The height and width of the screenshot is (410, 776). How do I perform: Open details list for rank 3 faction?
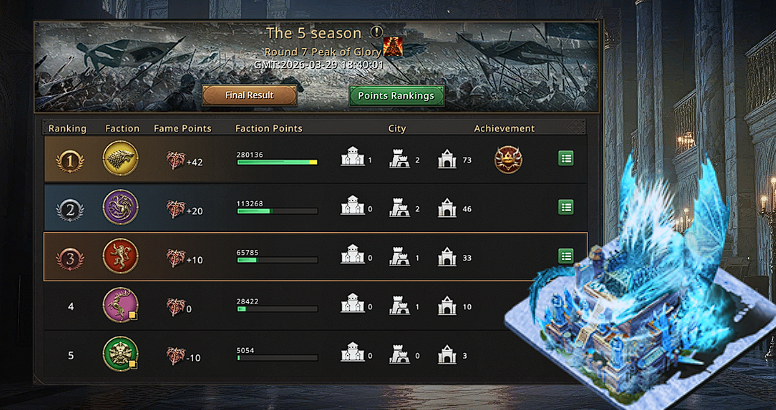click(566, 255)
